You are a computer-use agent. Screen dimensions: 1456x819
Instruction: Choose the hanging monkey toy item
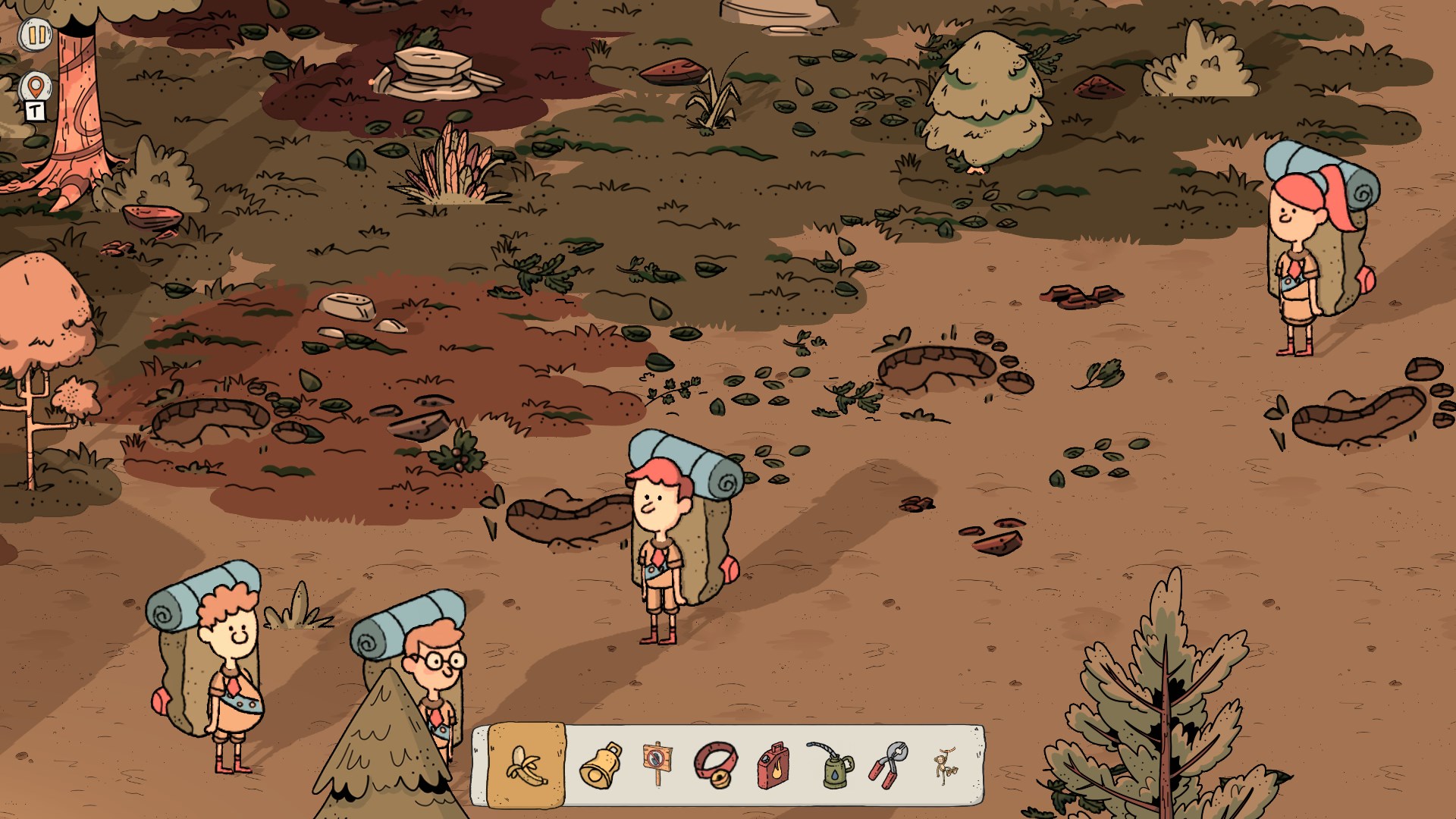point(945,764)
